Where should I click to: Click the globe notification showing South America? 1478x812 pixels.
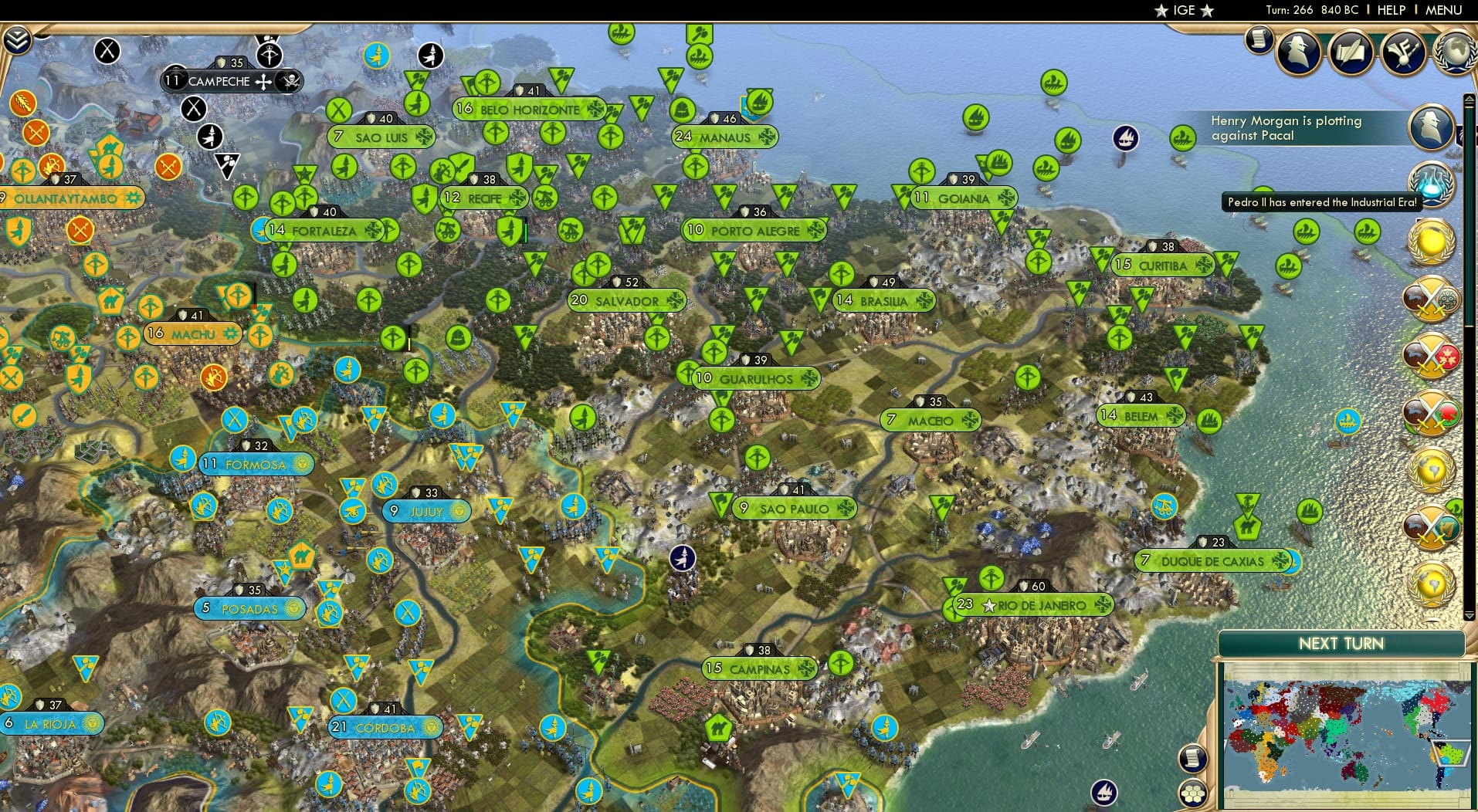click(1433, 471)
